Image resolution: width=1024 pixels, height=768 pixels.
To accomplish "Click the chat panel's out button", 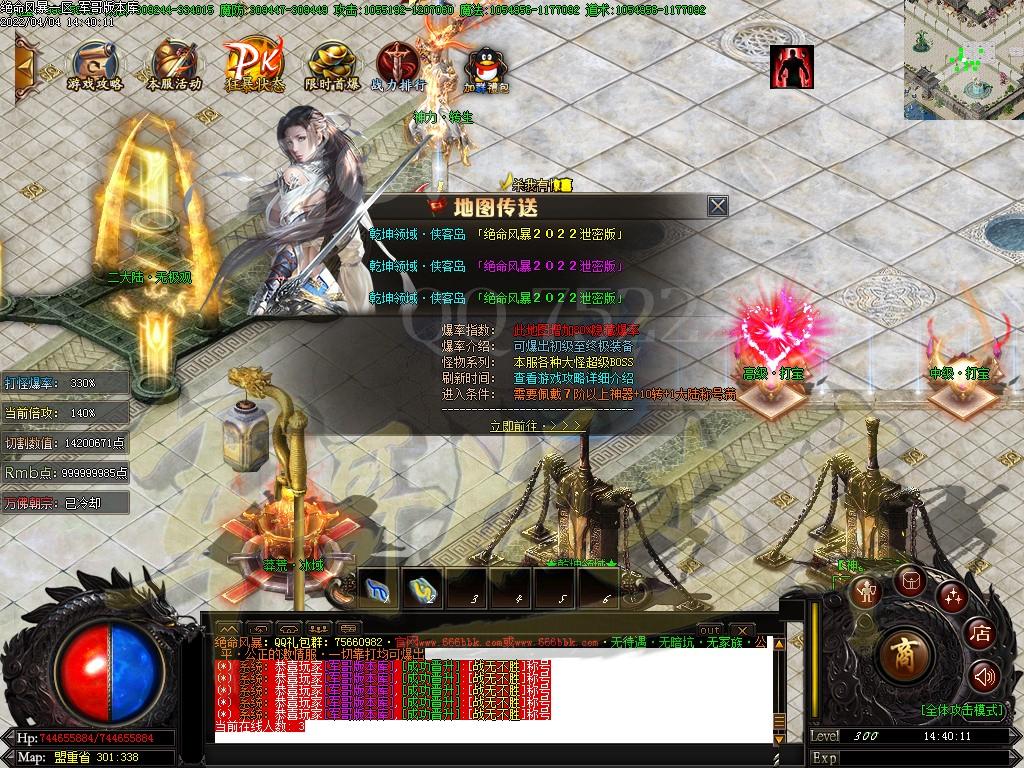I will [x=709, y=629].
